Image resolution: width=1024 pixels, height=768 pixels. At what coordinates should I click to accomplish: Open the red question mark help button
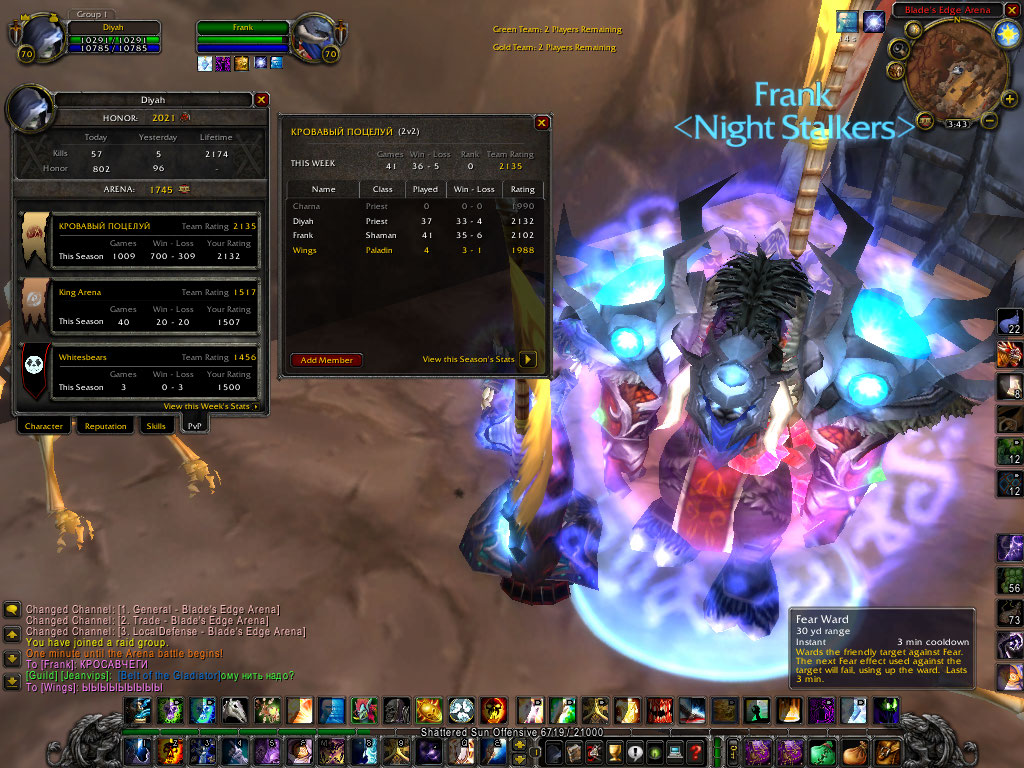[697, 750]
